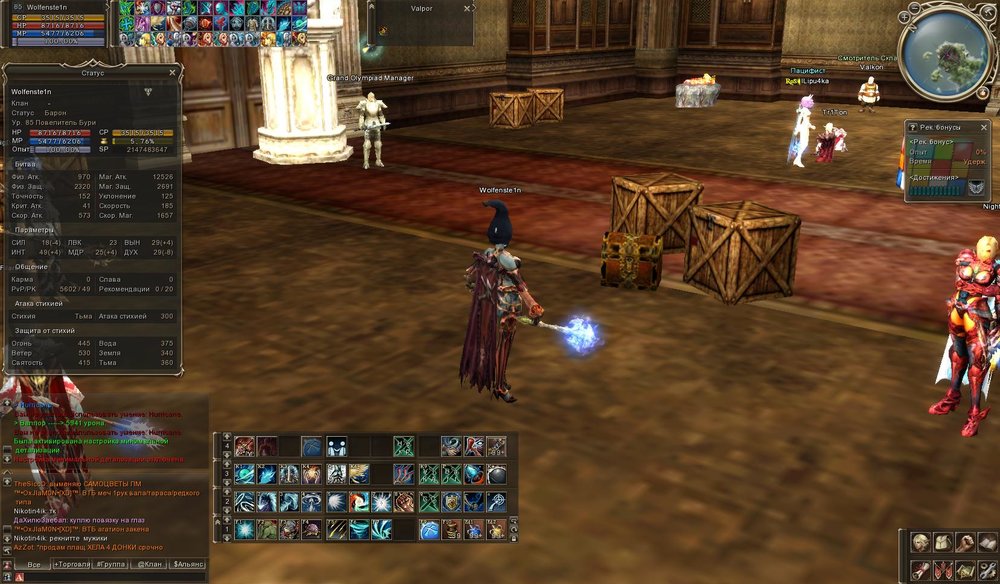Switch chat to the Все tab
The width and height of the screenshot is (1000, 584).
pos(34,565)
